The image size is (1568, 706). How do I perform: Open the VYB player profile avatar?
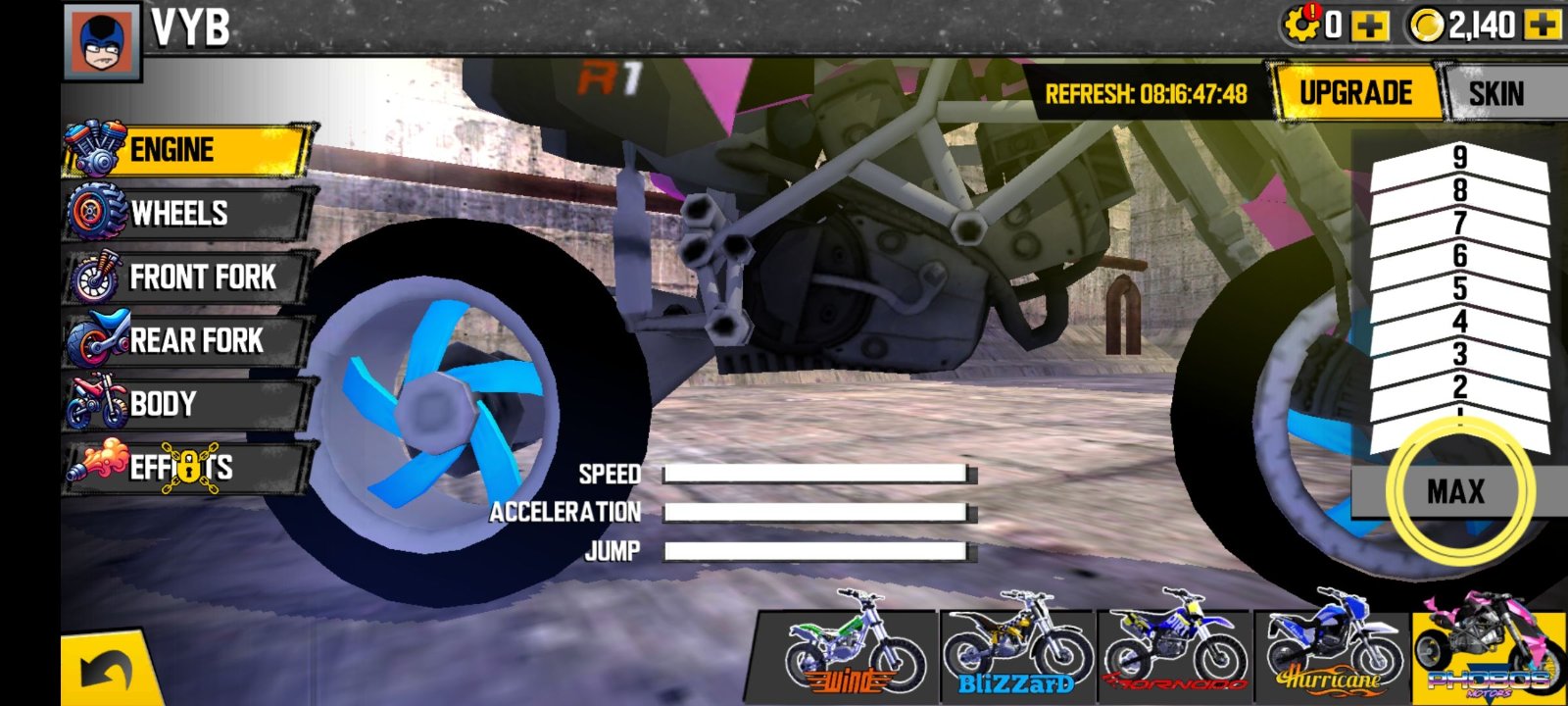click(x=102, y=42)
